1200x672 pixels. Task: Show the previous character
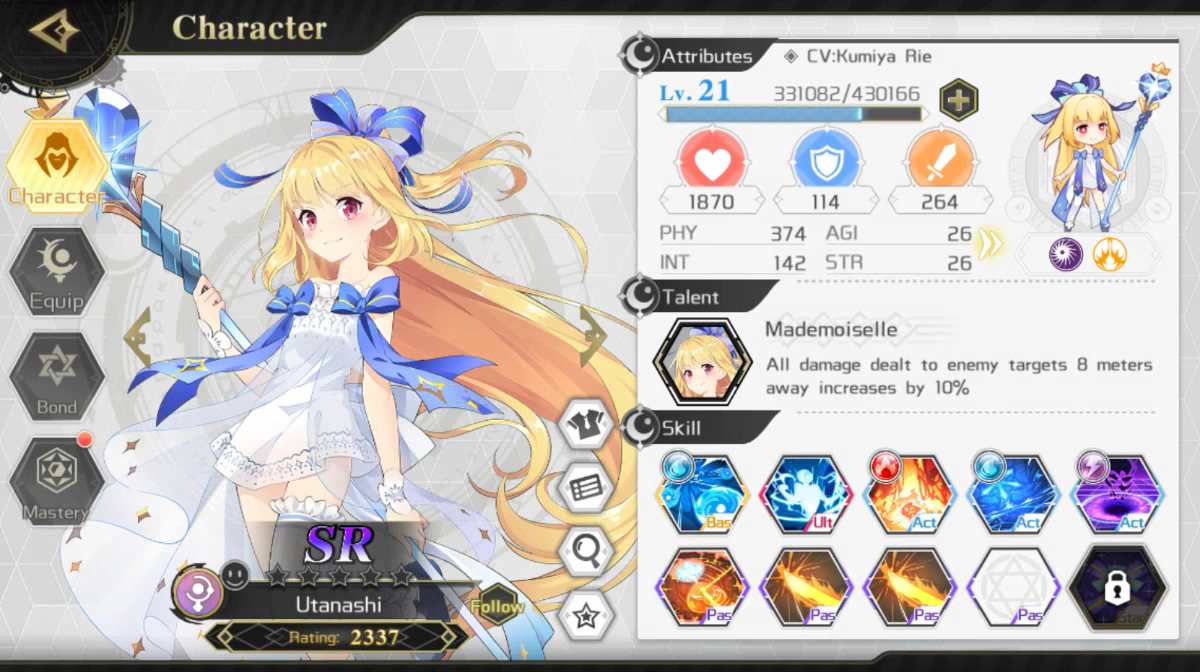(x=137, y=337)
